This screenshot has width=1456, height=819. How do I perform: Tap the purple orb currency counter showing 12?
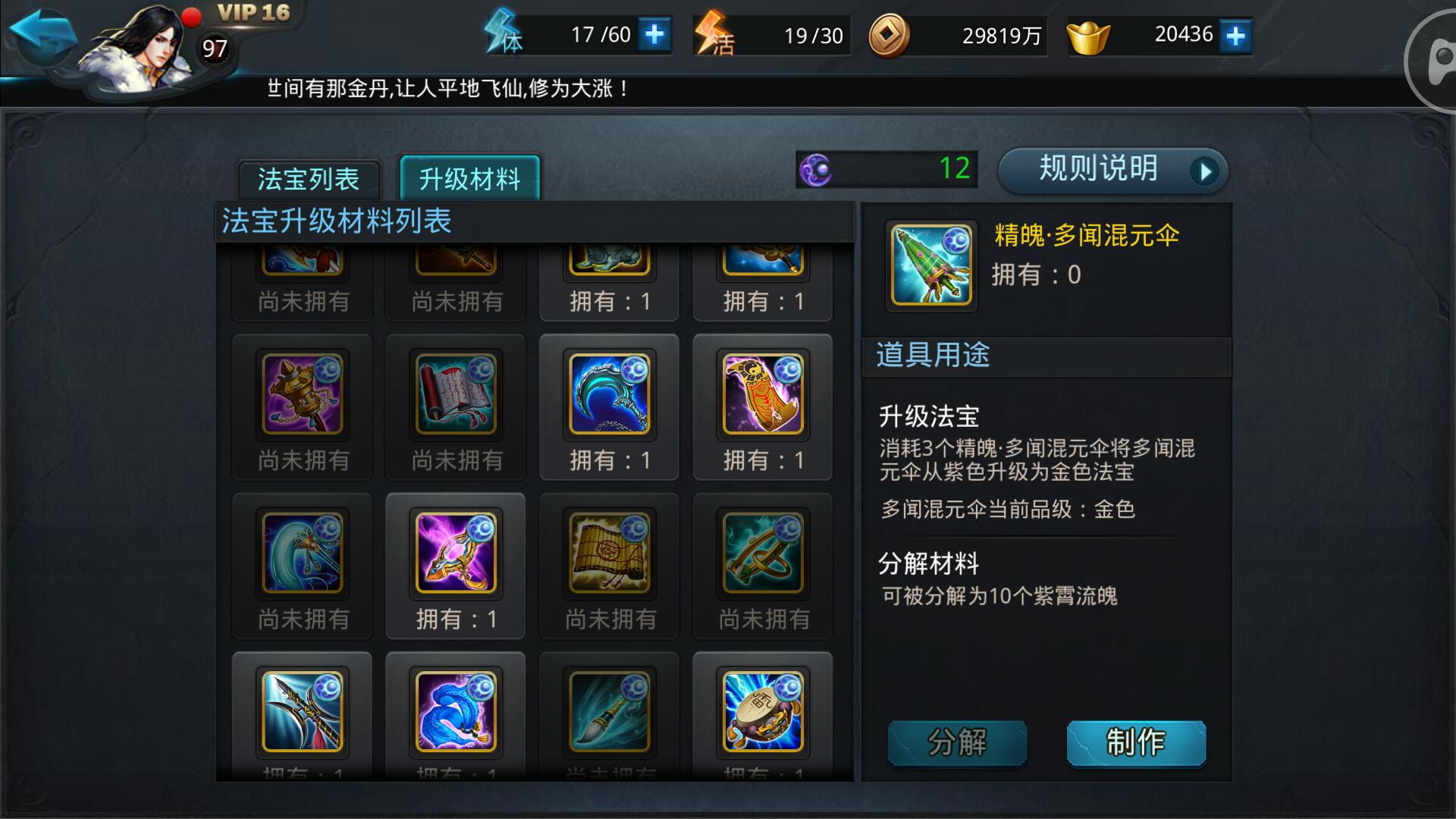coord(887,171)
